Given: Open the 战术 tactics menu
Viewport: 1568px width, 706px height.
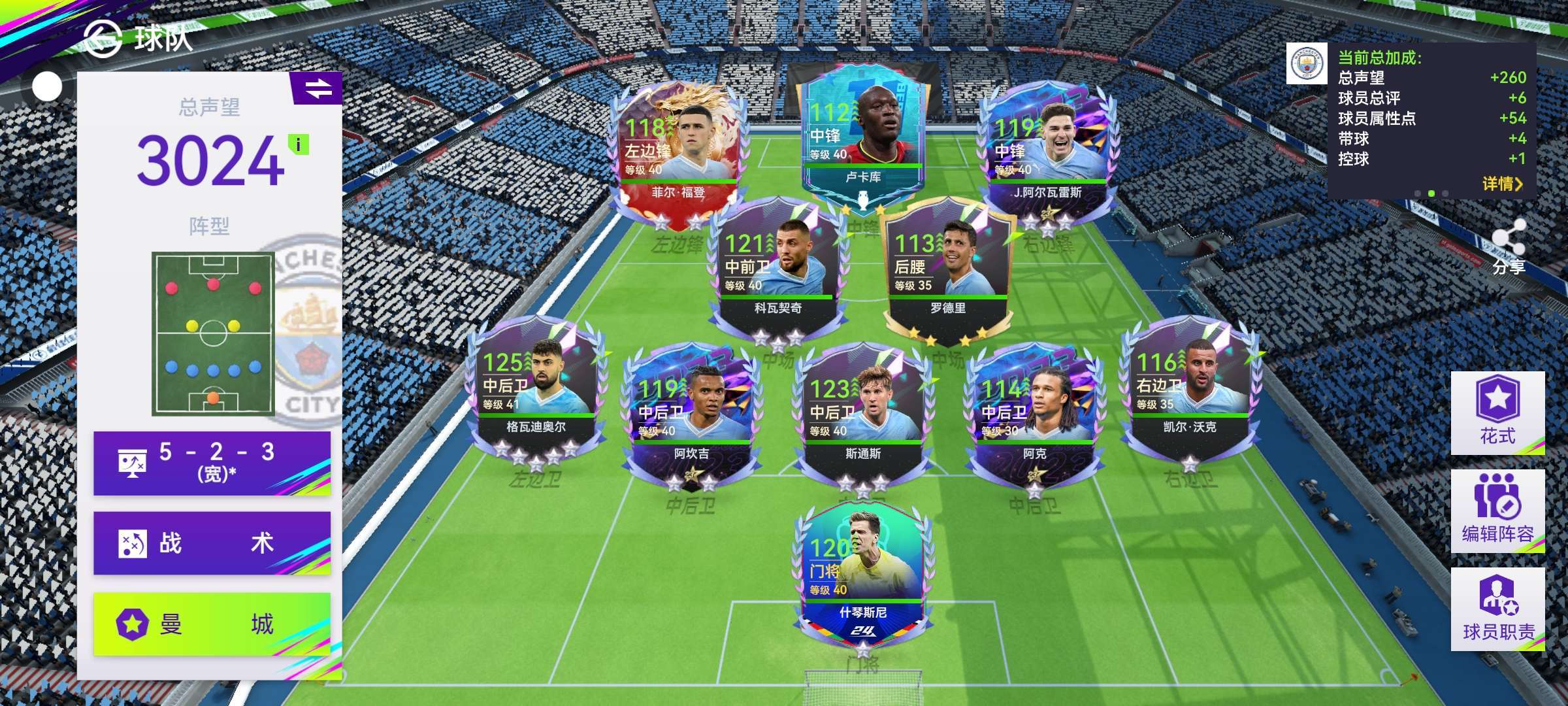Looking at the screenshot, I should (x=212, y=543).
